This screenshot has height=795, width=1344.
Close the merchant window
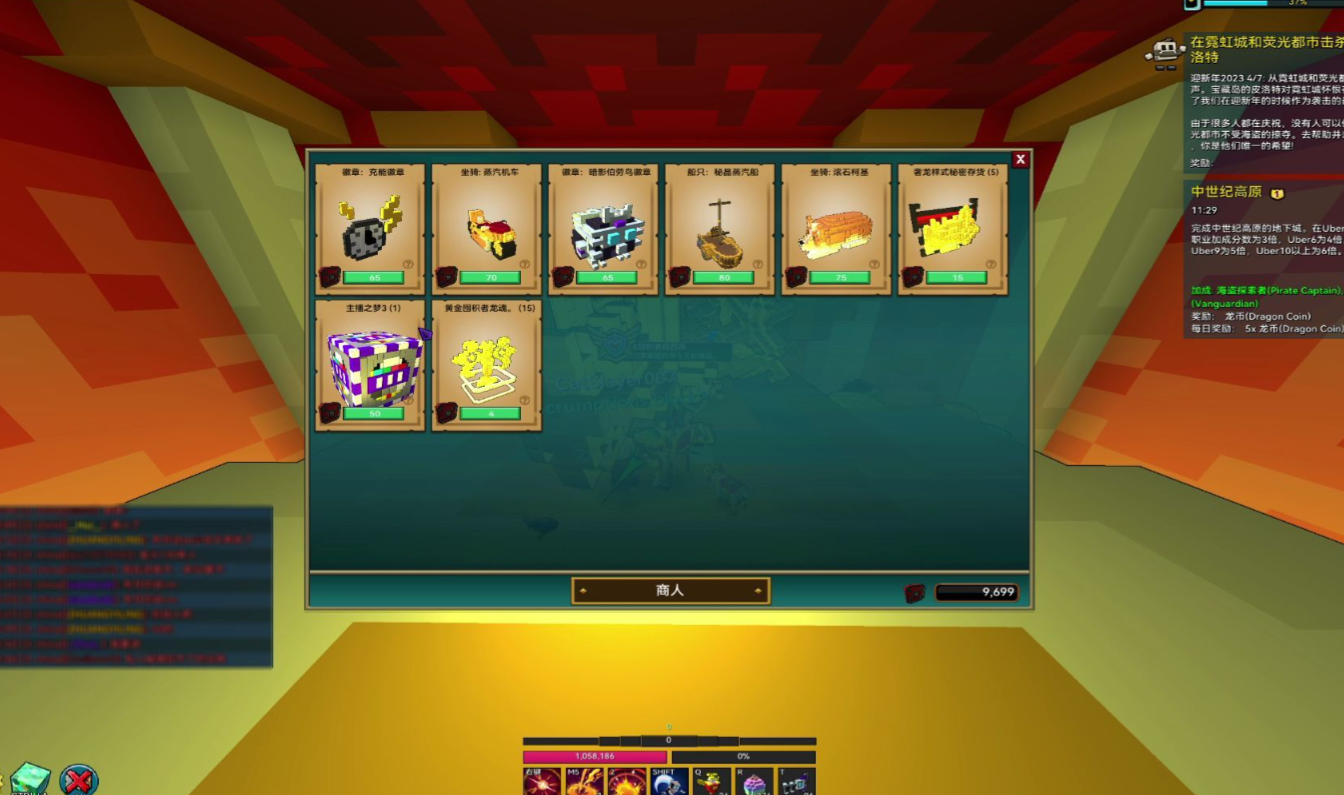pyautogui.click(x=1020, y=160)
